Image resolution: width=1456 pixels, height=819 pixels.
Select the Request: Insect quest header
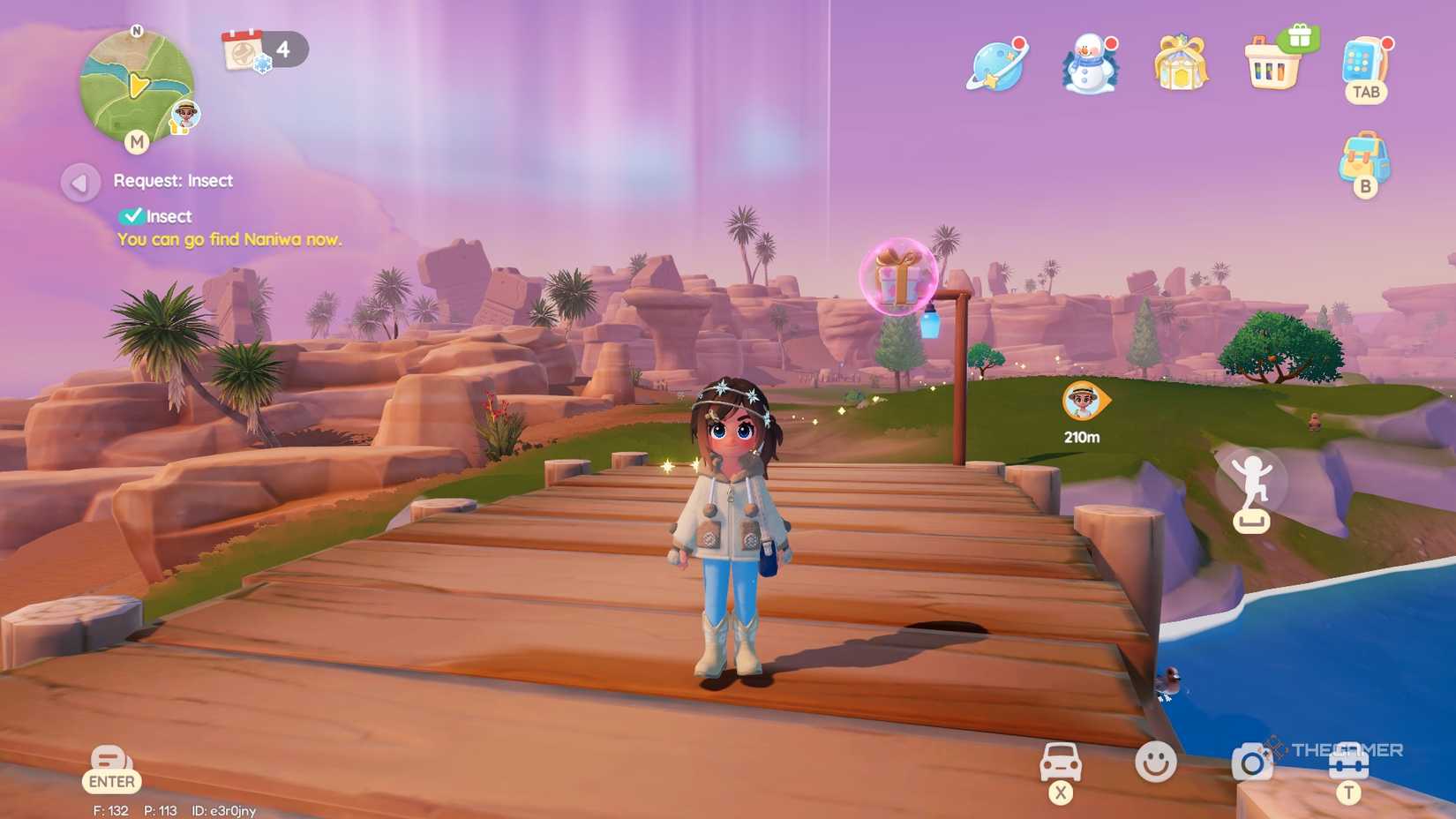coord(172,180)
